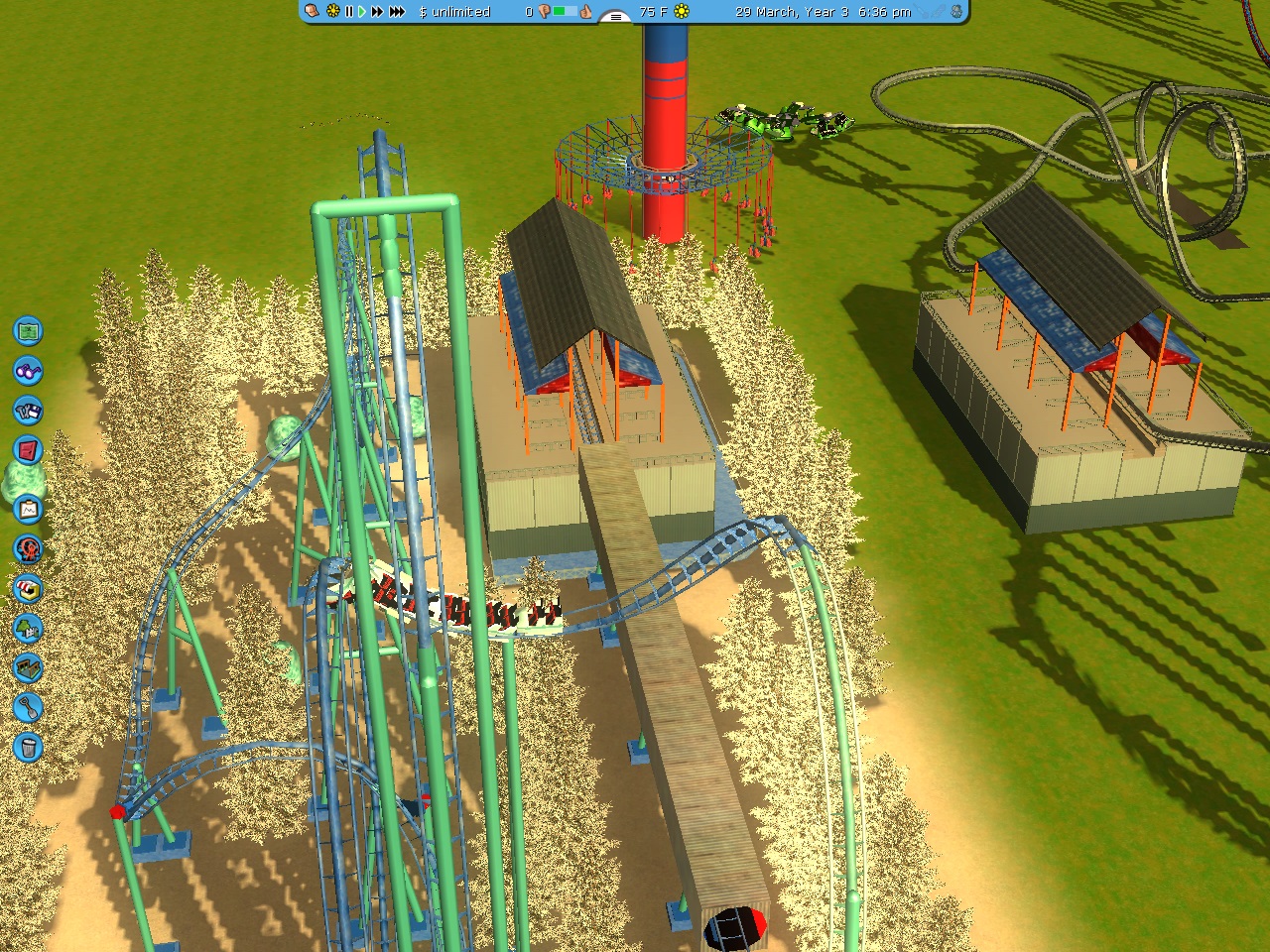Click the sun weather icon
Viewport: 1270px width, 952px height.
682,12
